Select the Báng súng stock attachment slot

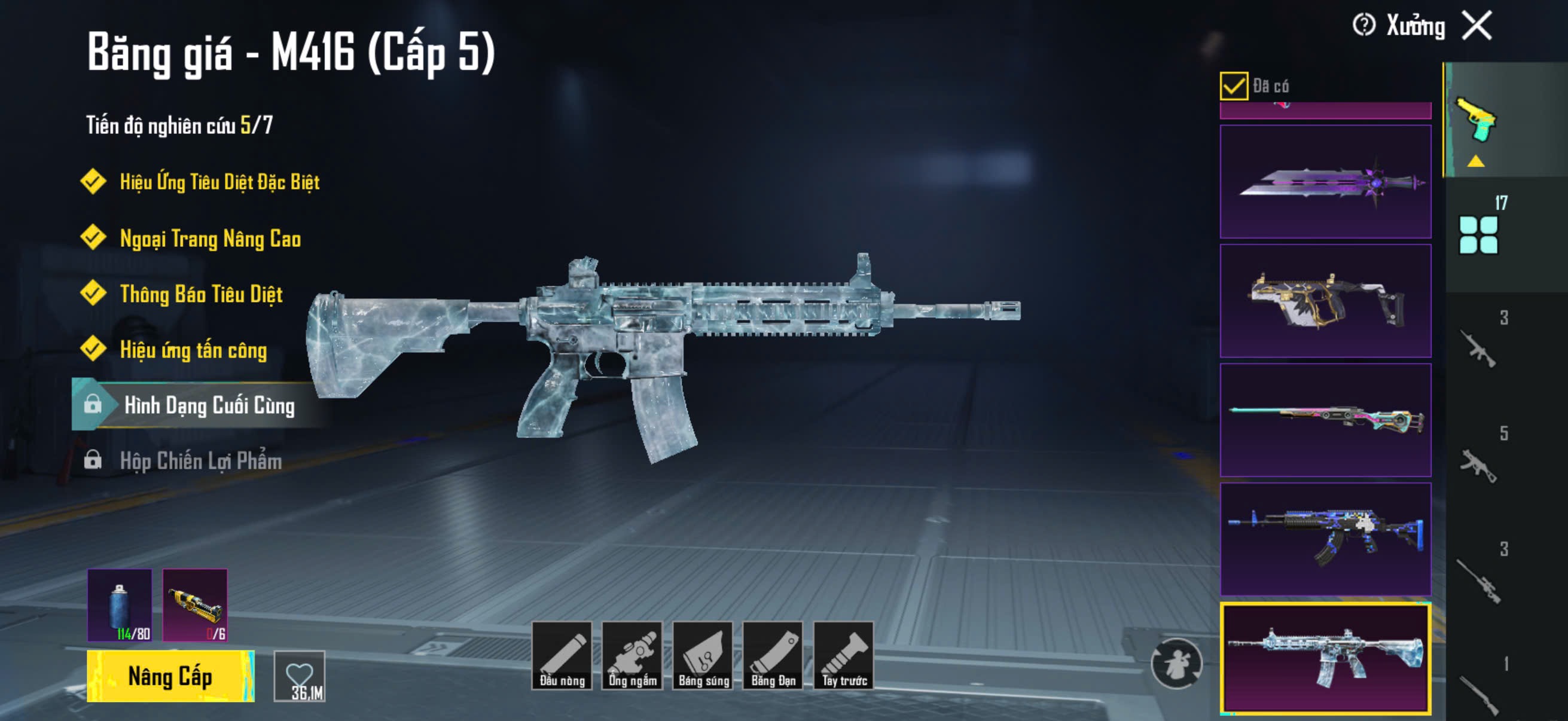(703, 655)
